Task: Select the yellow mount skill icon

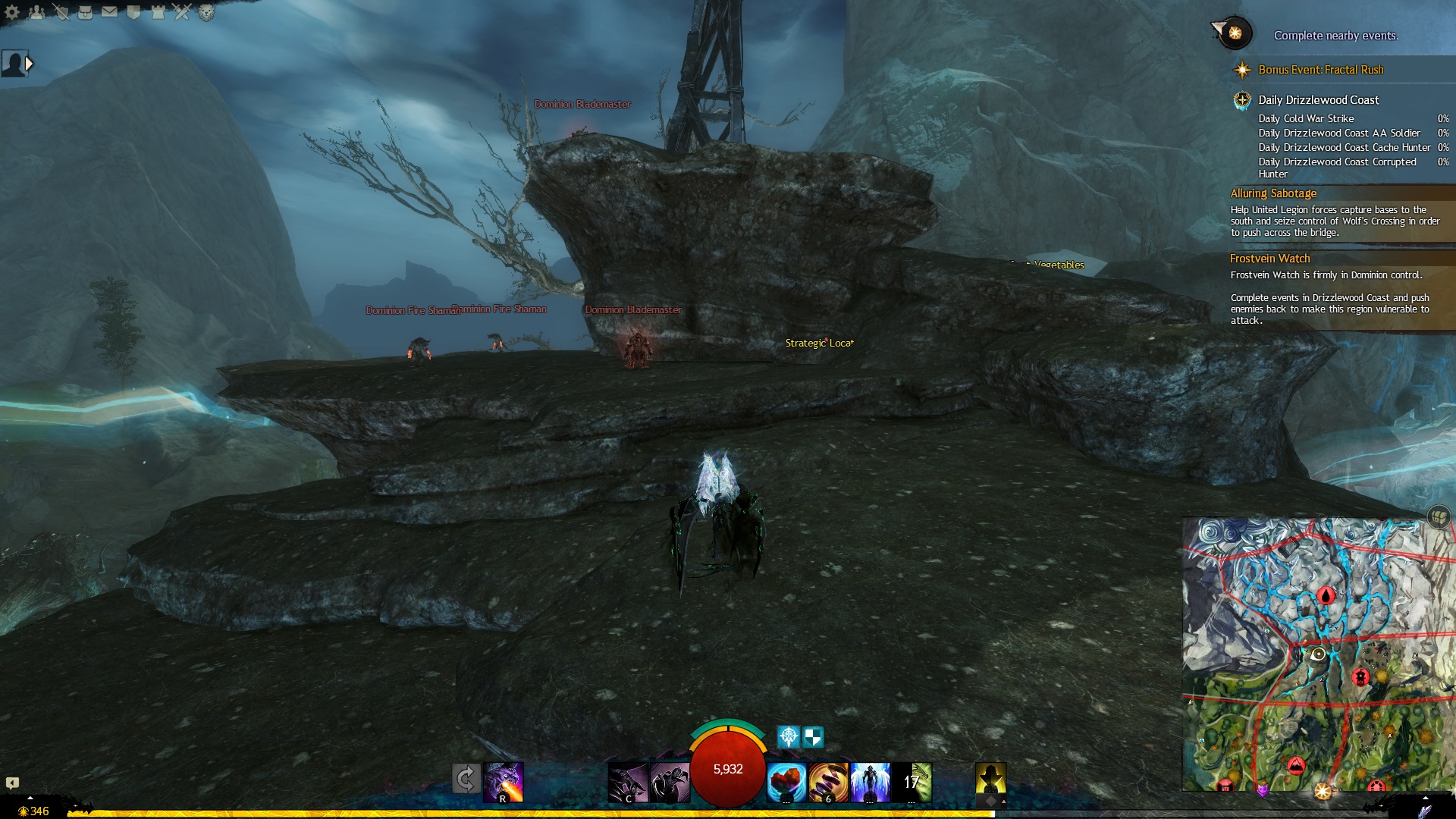Action: tap(990, 781)
